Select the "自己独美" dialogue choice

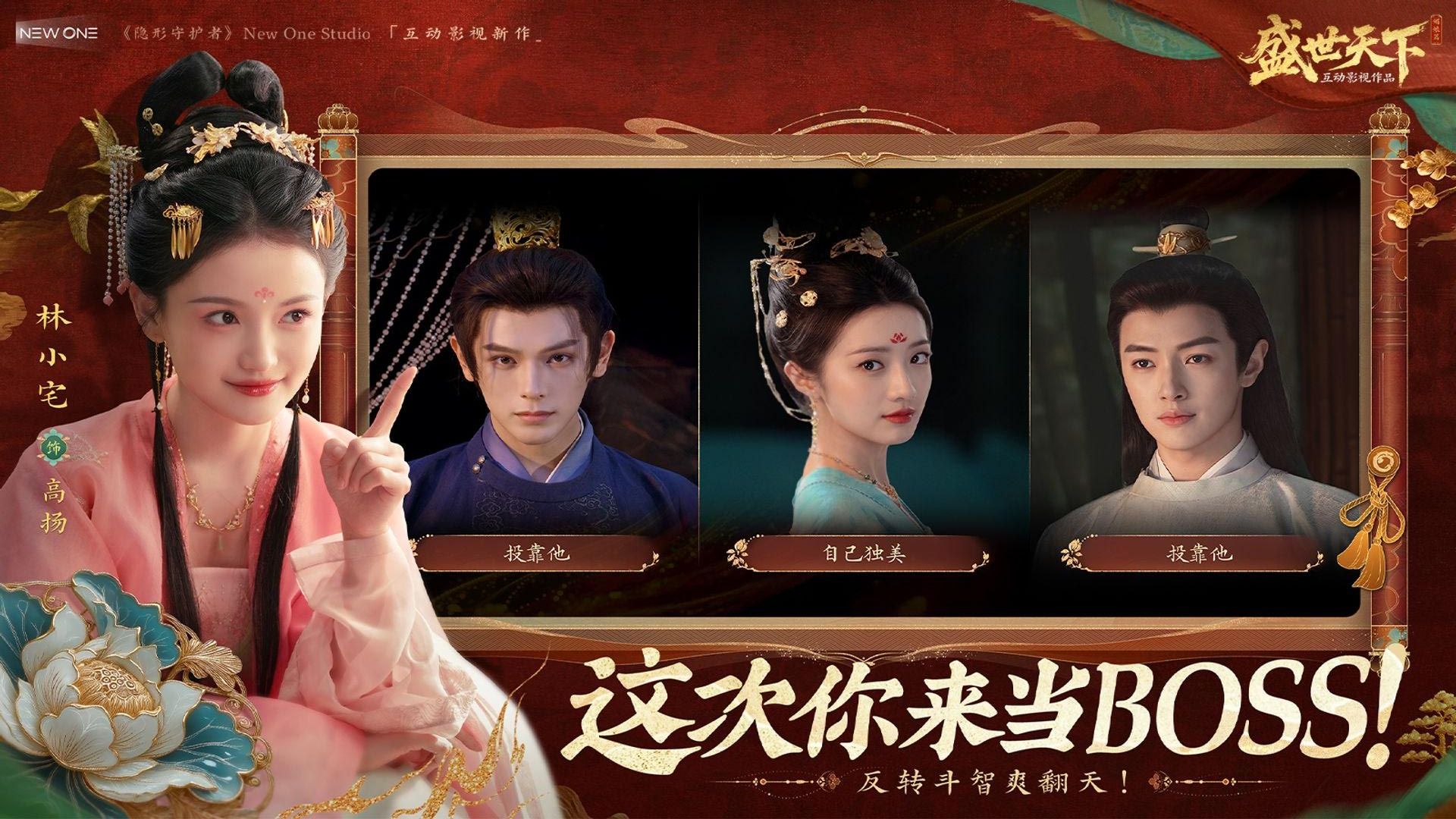coord(864,554)
